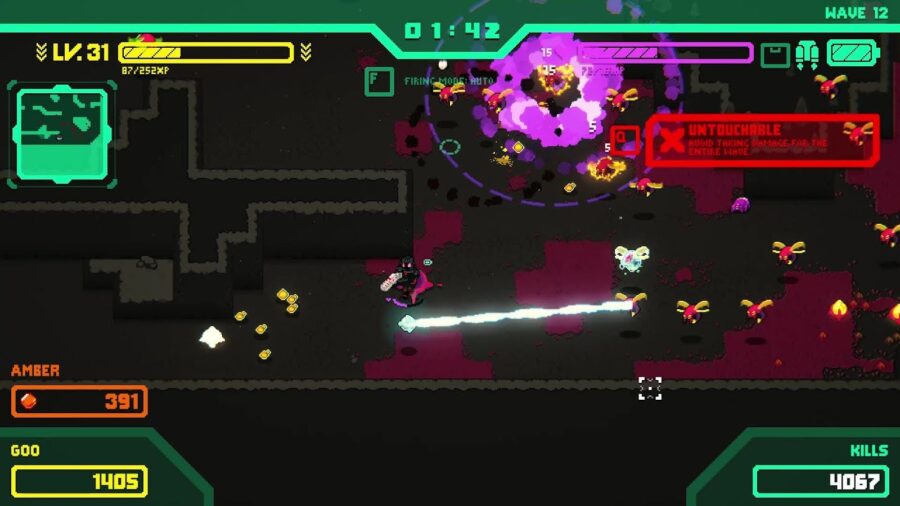Open the green minimap panel
Viewport: 900px width, 506px height.
(62, 133)
